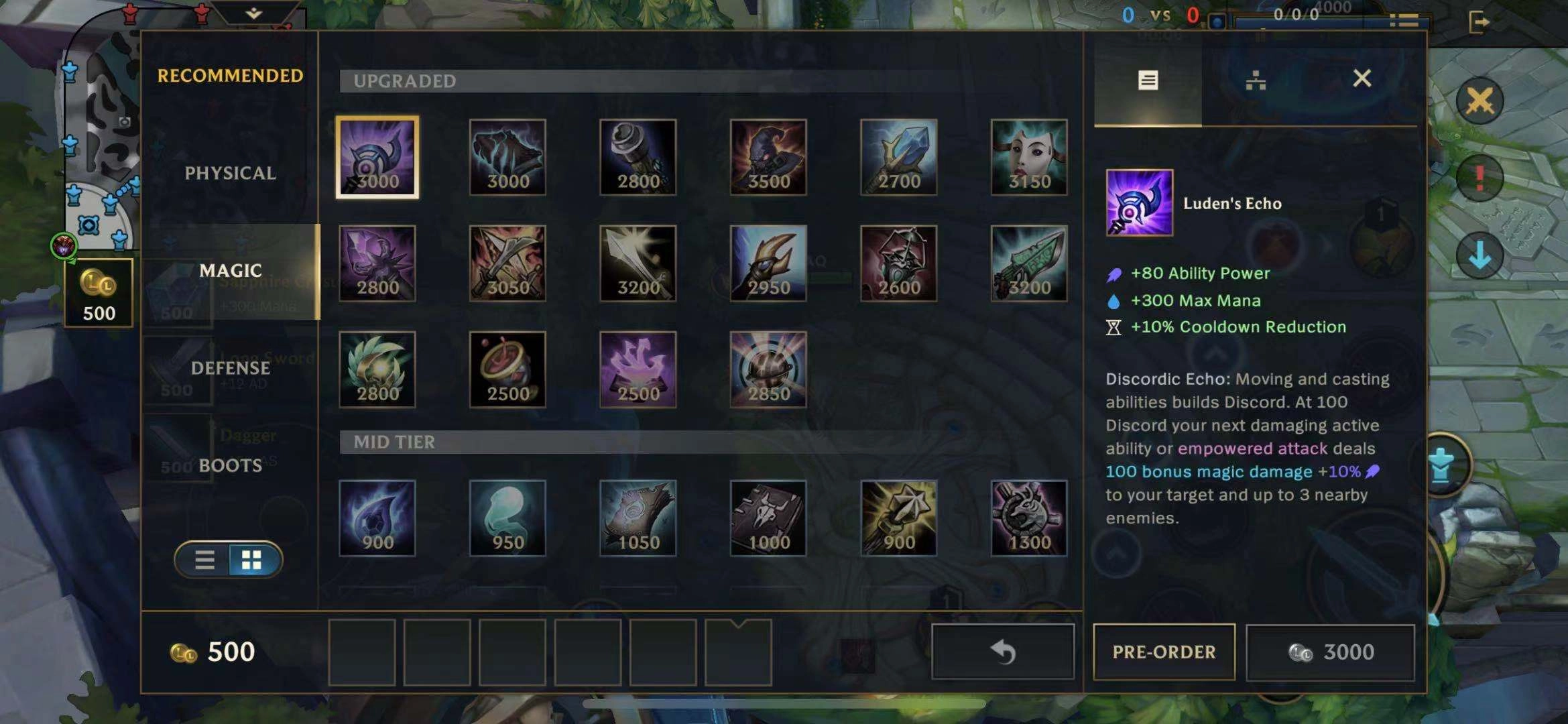This screenshot has height=724, width=1568.
Task: Pre-order Luden's Echo
Action: [1164, 652]
